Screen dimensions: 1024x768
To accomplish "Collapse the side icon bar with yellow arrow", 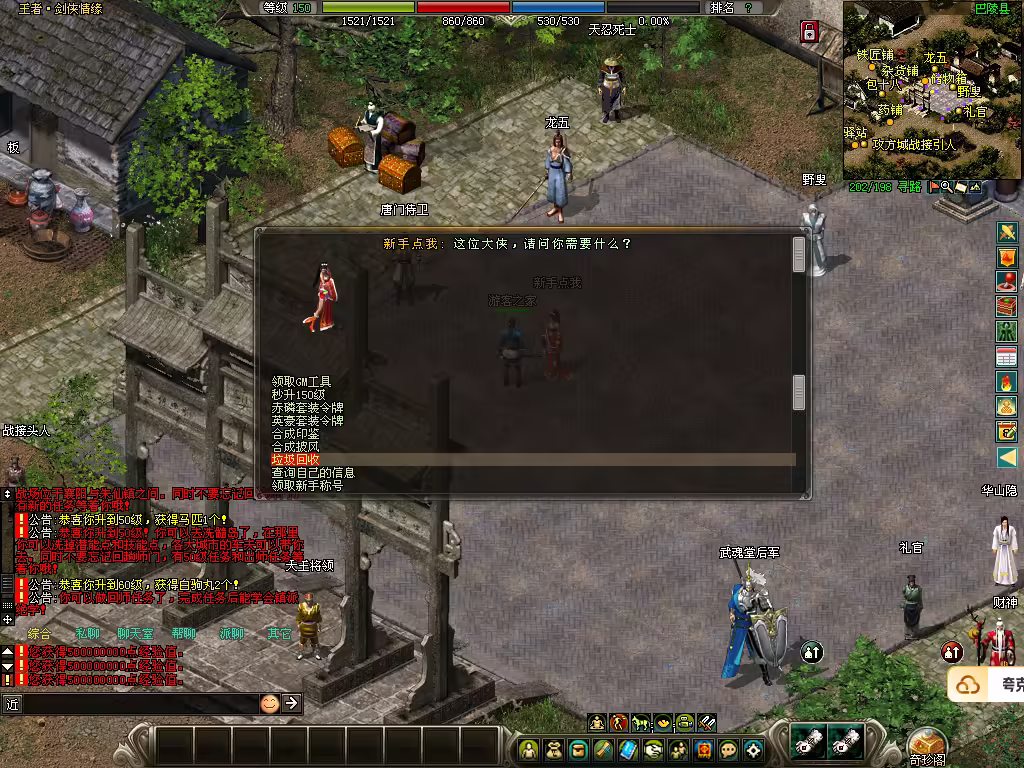I will click(1007, 457).
